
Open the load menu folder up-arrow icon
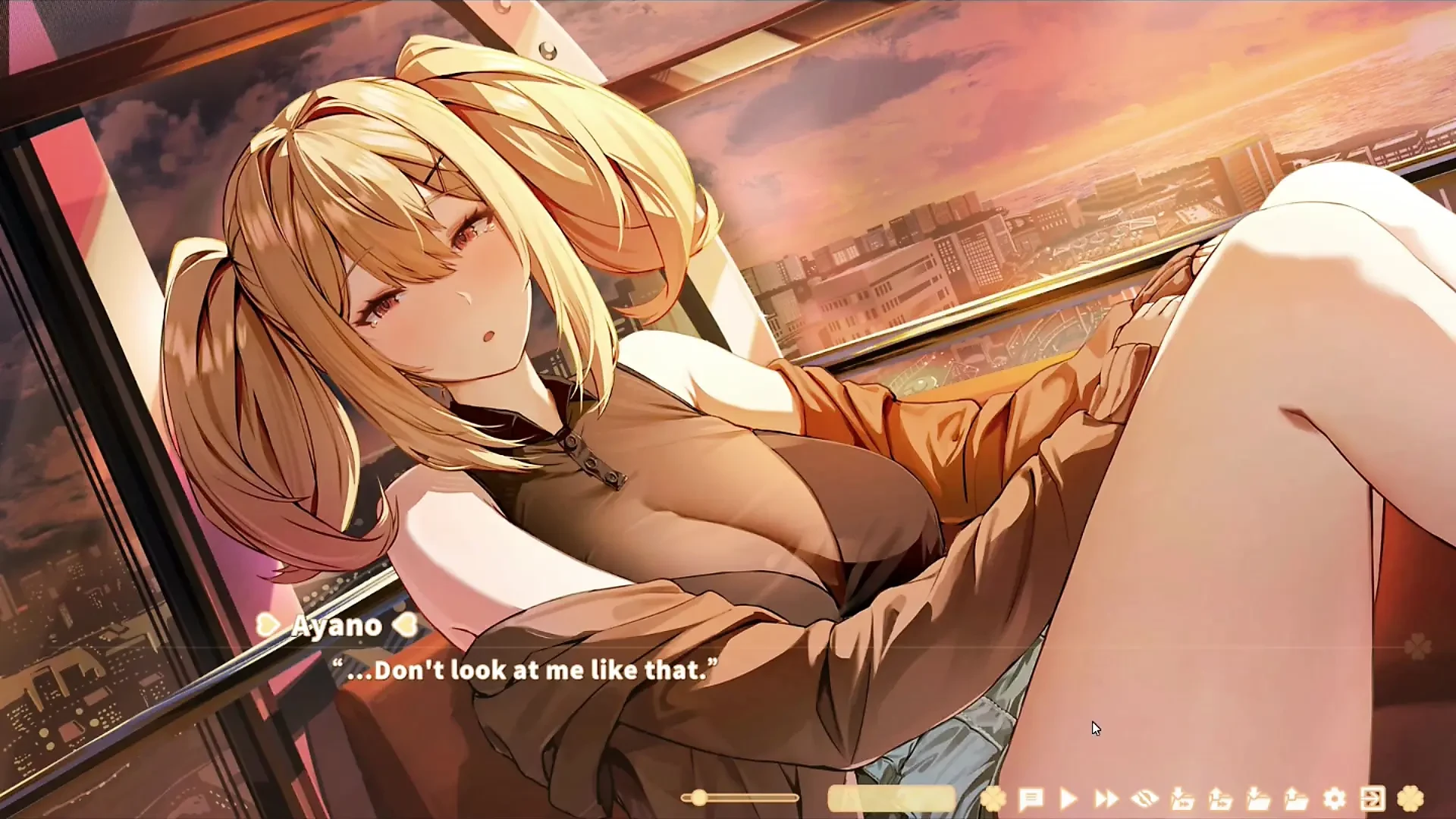(1296, 799)
